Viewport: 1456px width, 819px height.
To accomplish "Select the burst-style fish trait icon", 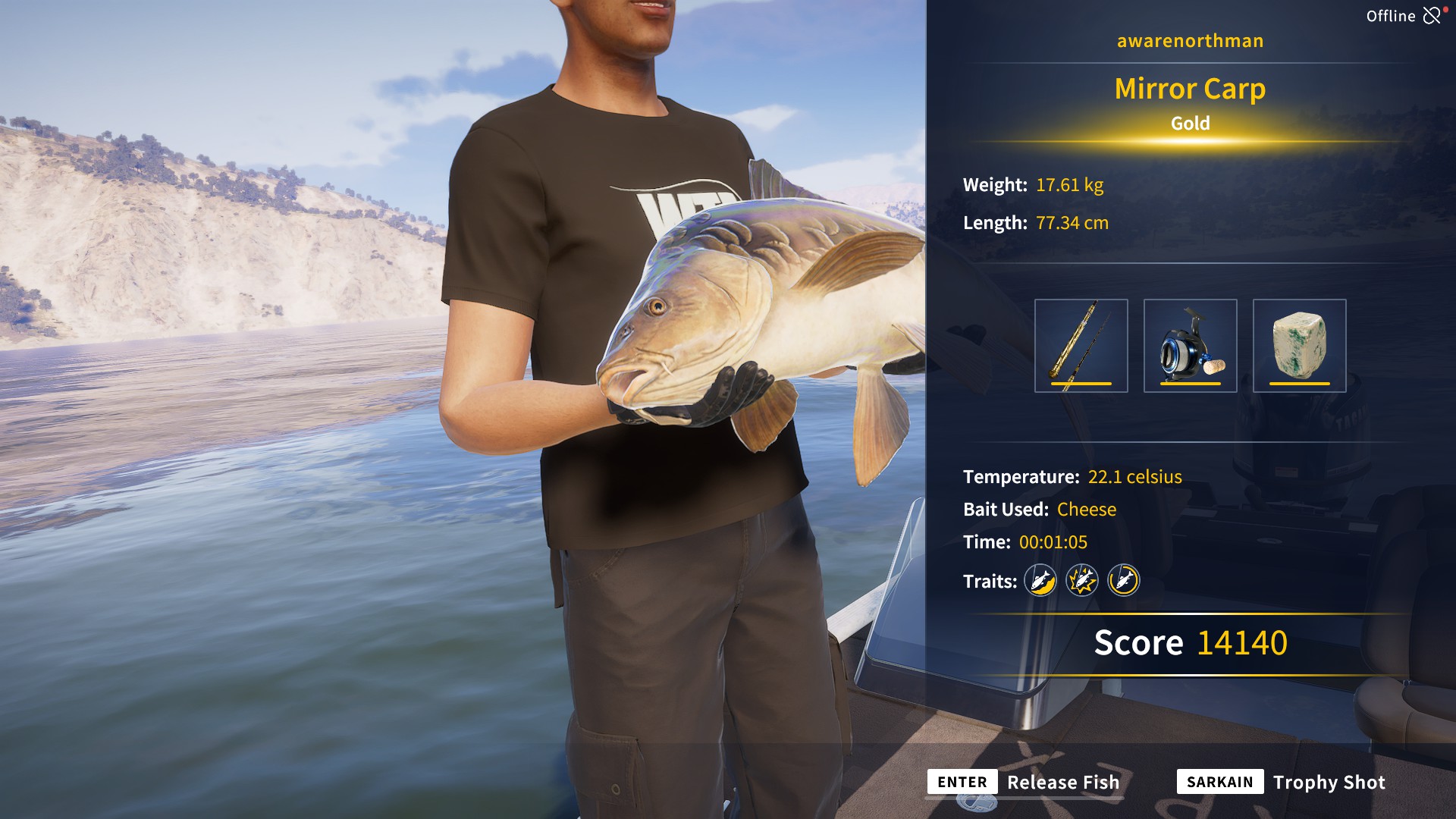I will point(1082,581).
